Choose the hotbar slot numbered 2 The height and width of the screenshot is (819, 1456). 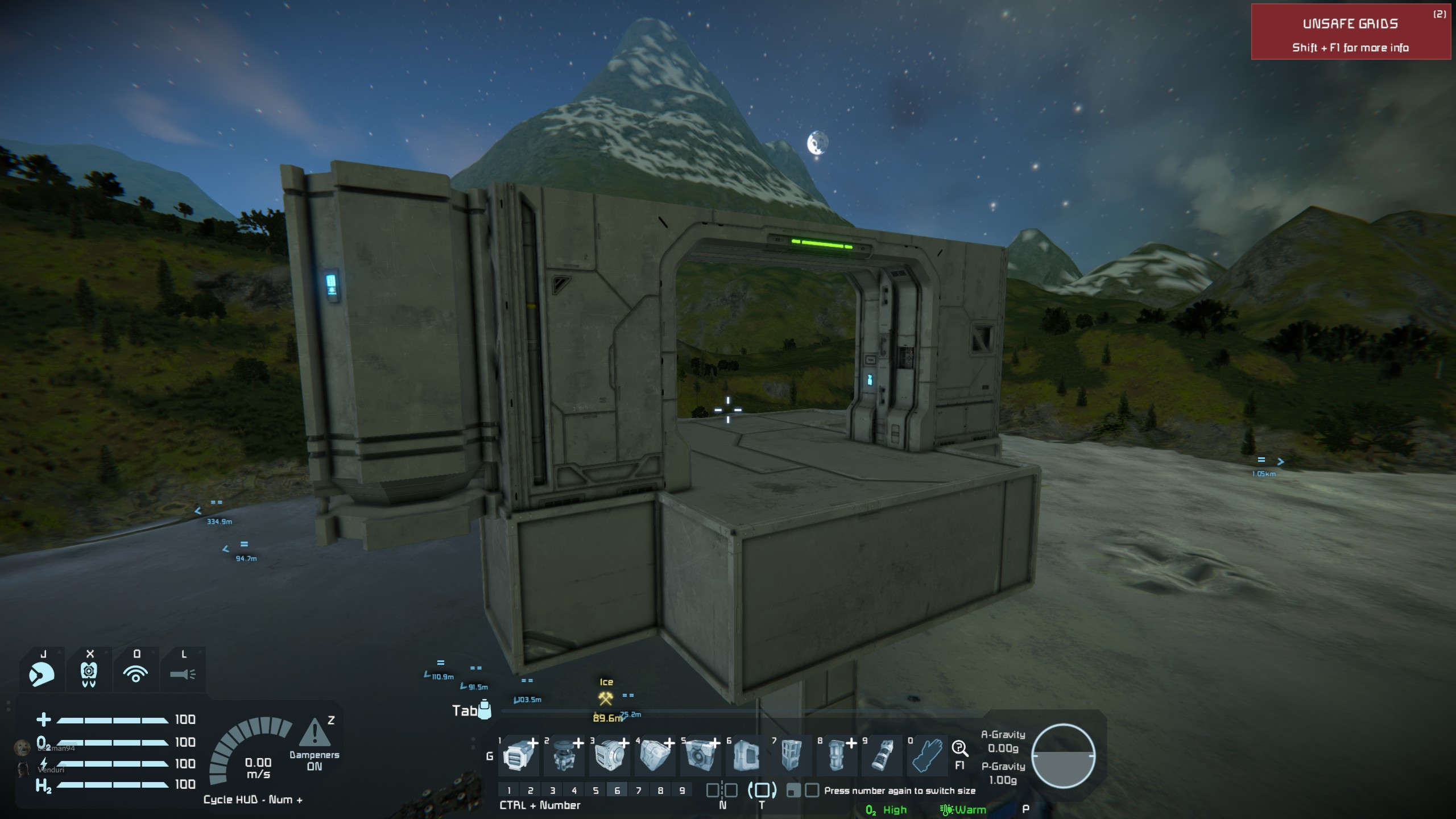(564, 756)
